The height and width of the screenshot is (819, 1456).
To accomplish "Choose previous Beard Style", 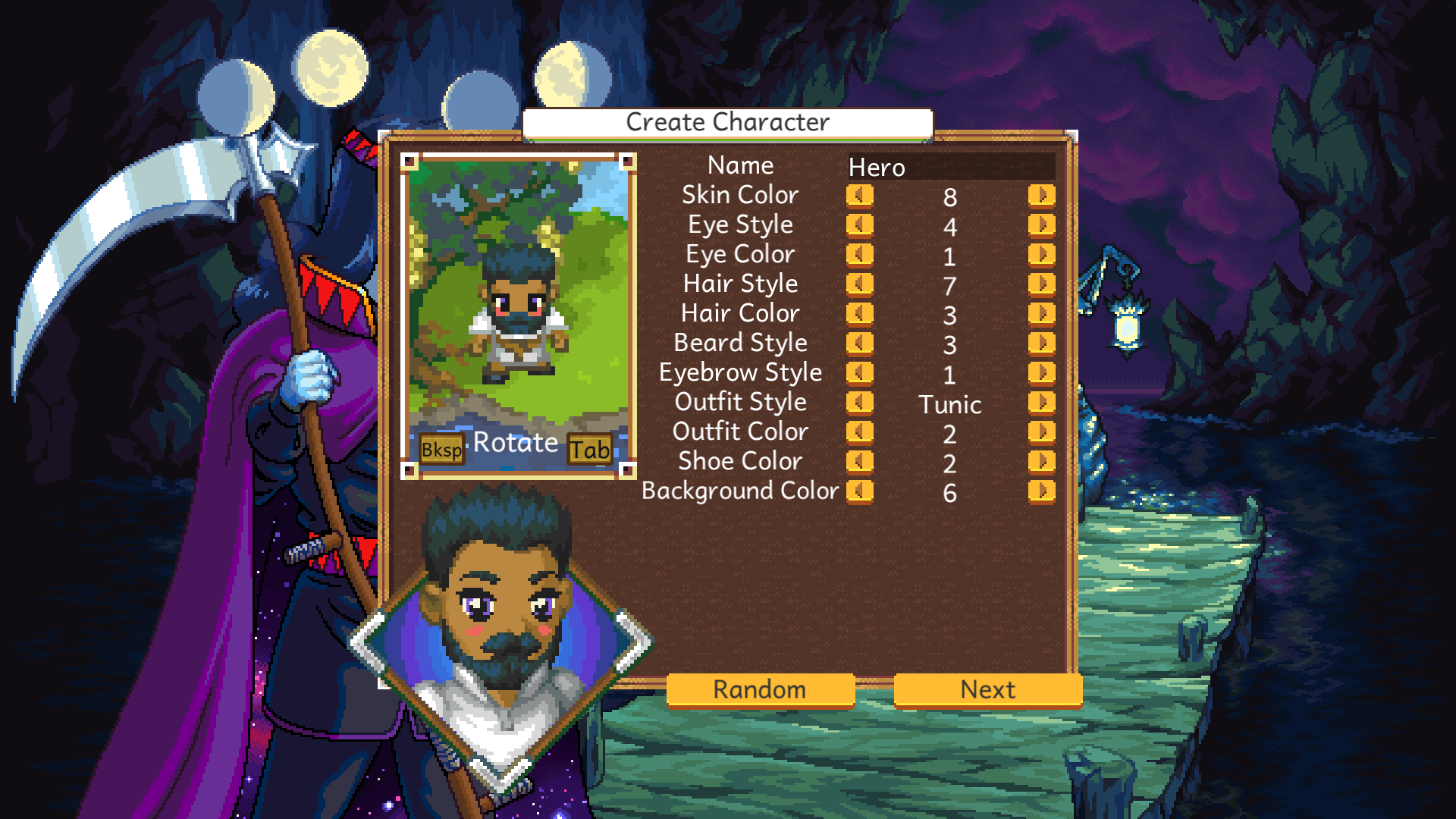I will [x=859, y=344].
